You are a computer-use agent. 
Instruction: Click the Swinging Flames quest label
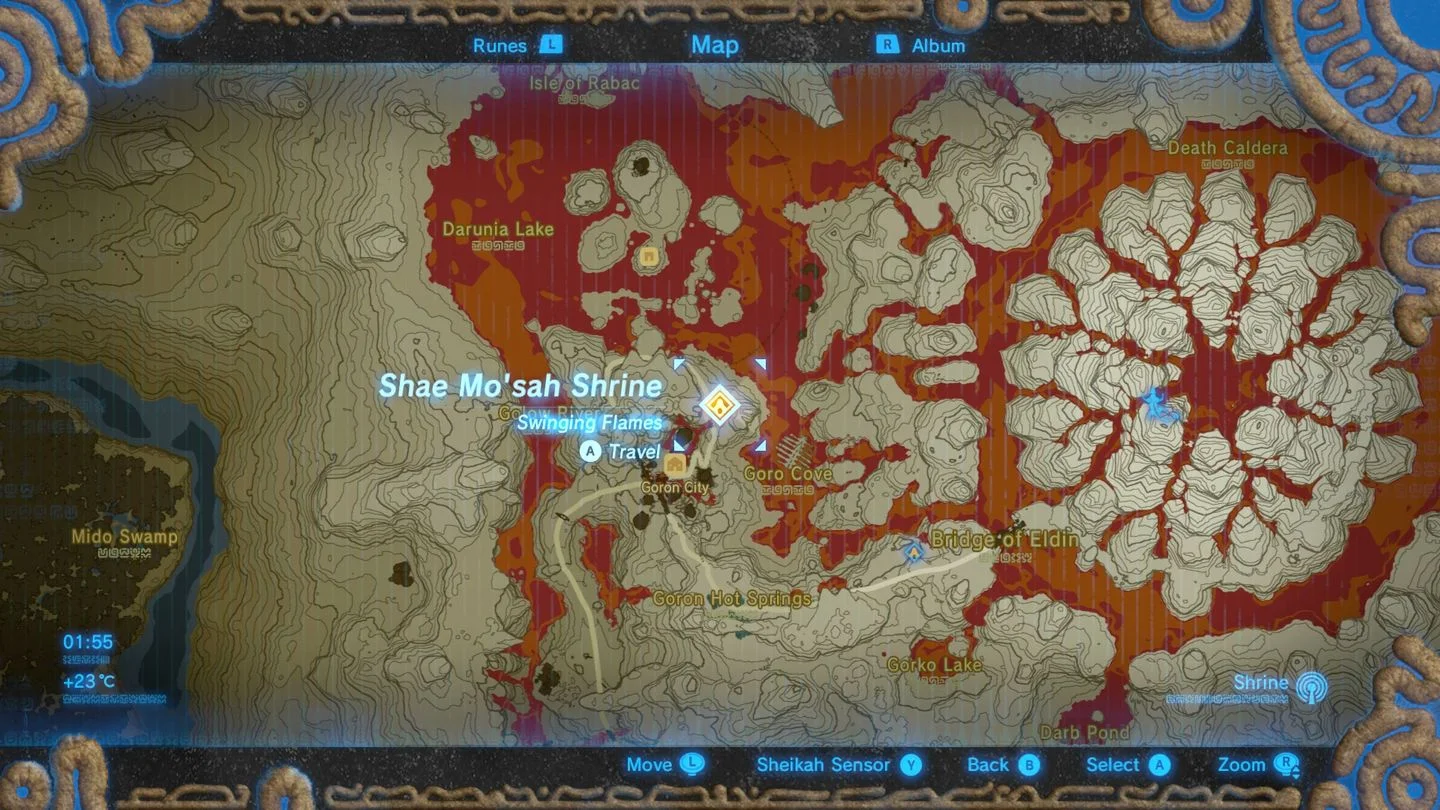pyautogui.click(x=588, y=423)
